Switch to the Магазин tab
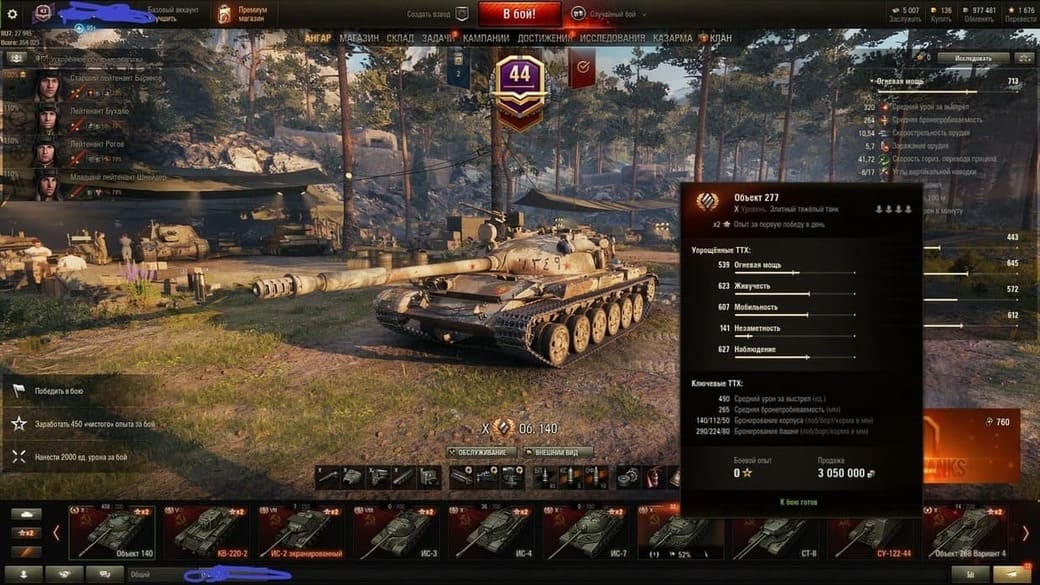This screenshot has height=585, width=1040. point(359,38)
